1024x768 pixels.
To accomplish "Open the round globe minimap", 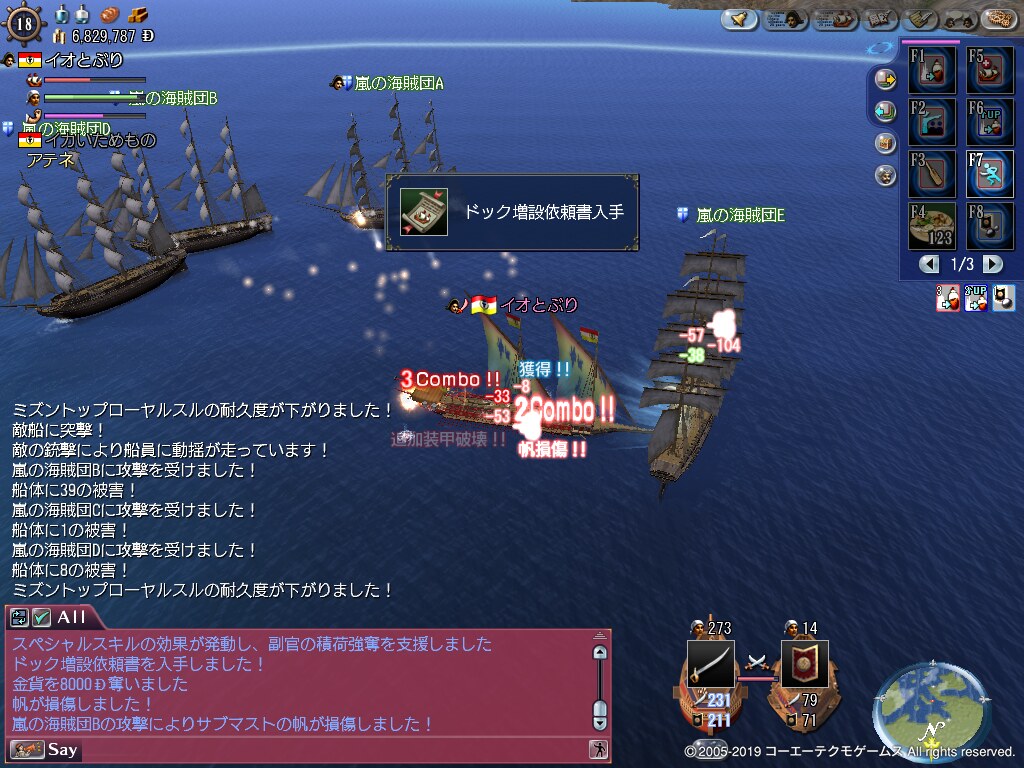I will coord(918,710).
